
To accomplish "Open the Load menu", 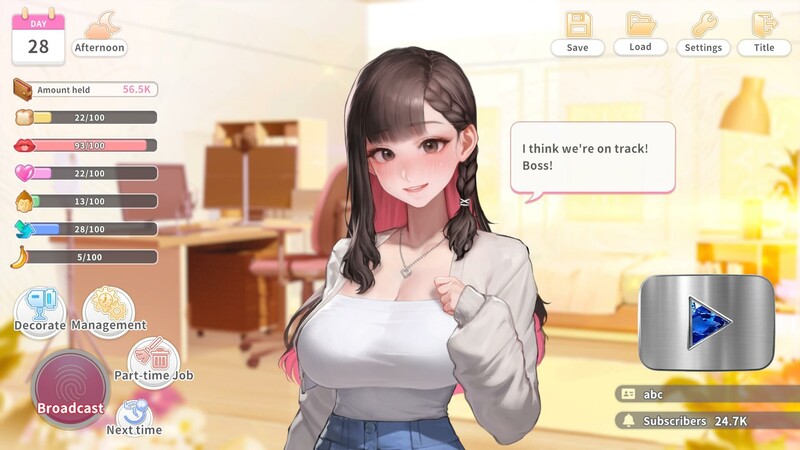I will coord(640,34).
